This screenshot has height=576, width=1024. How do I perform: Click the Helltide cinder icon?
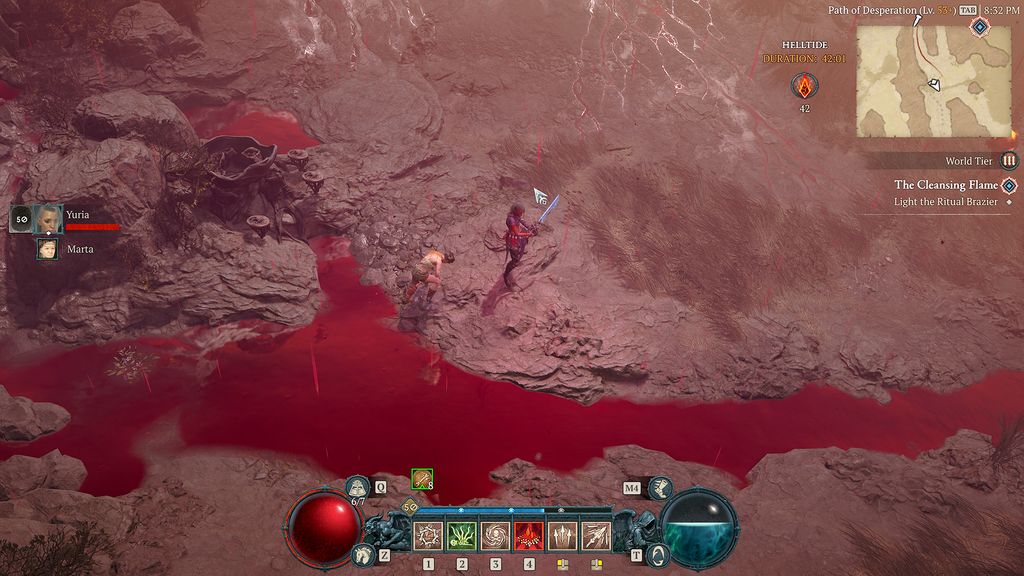click(804, 86)
